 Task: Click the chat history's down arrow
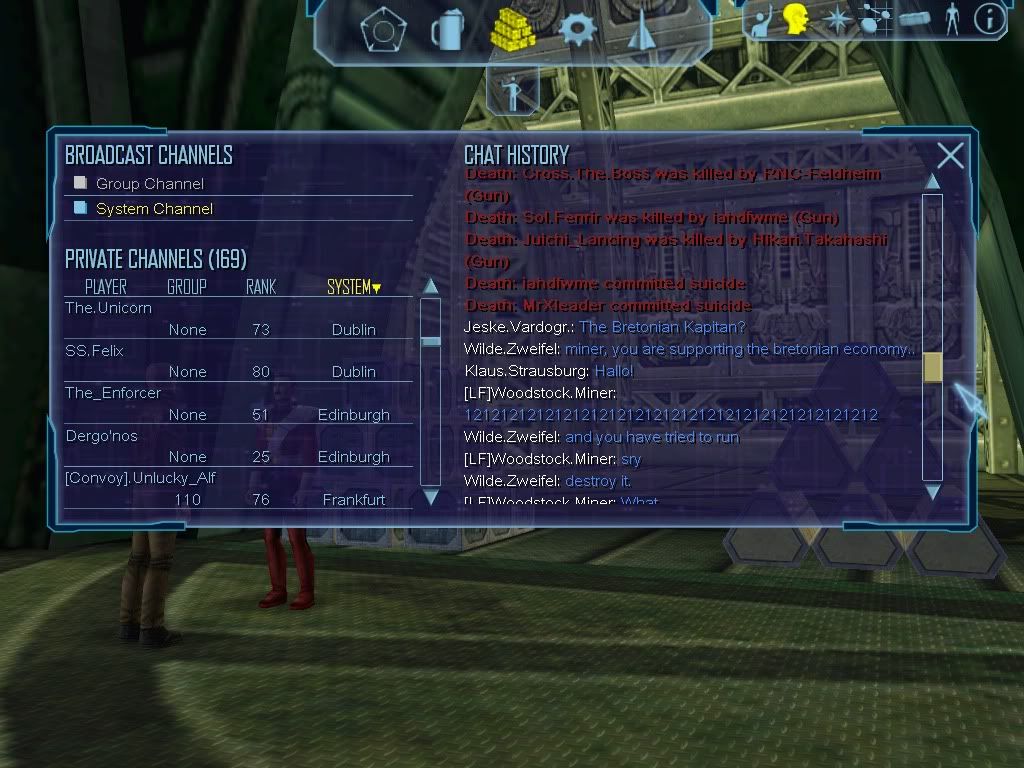click(932, 491)
